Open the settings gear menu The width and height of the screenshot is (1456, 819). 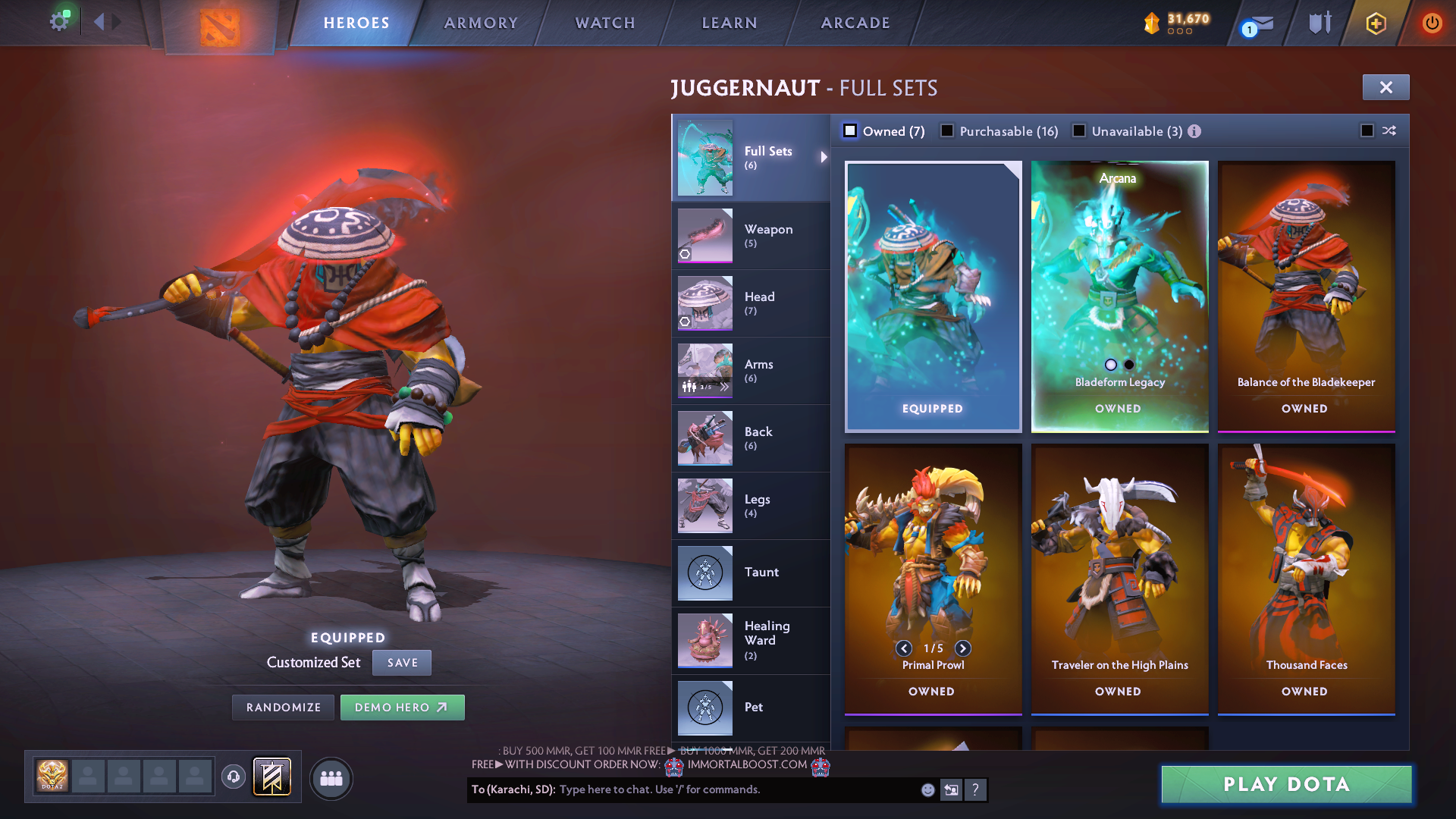point(58,21)
